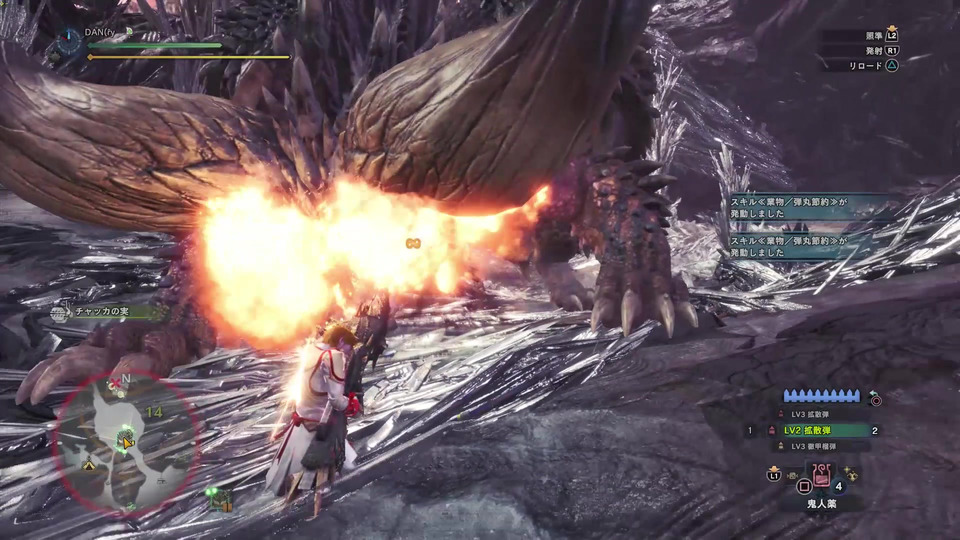This screenshot has width=960, height=540.
Task: Choose the LV3 拡散弾 ammo entry
Action: pyautogui.click(x=812, y=414)
